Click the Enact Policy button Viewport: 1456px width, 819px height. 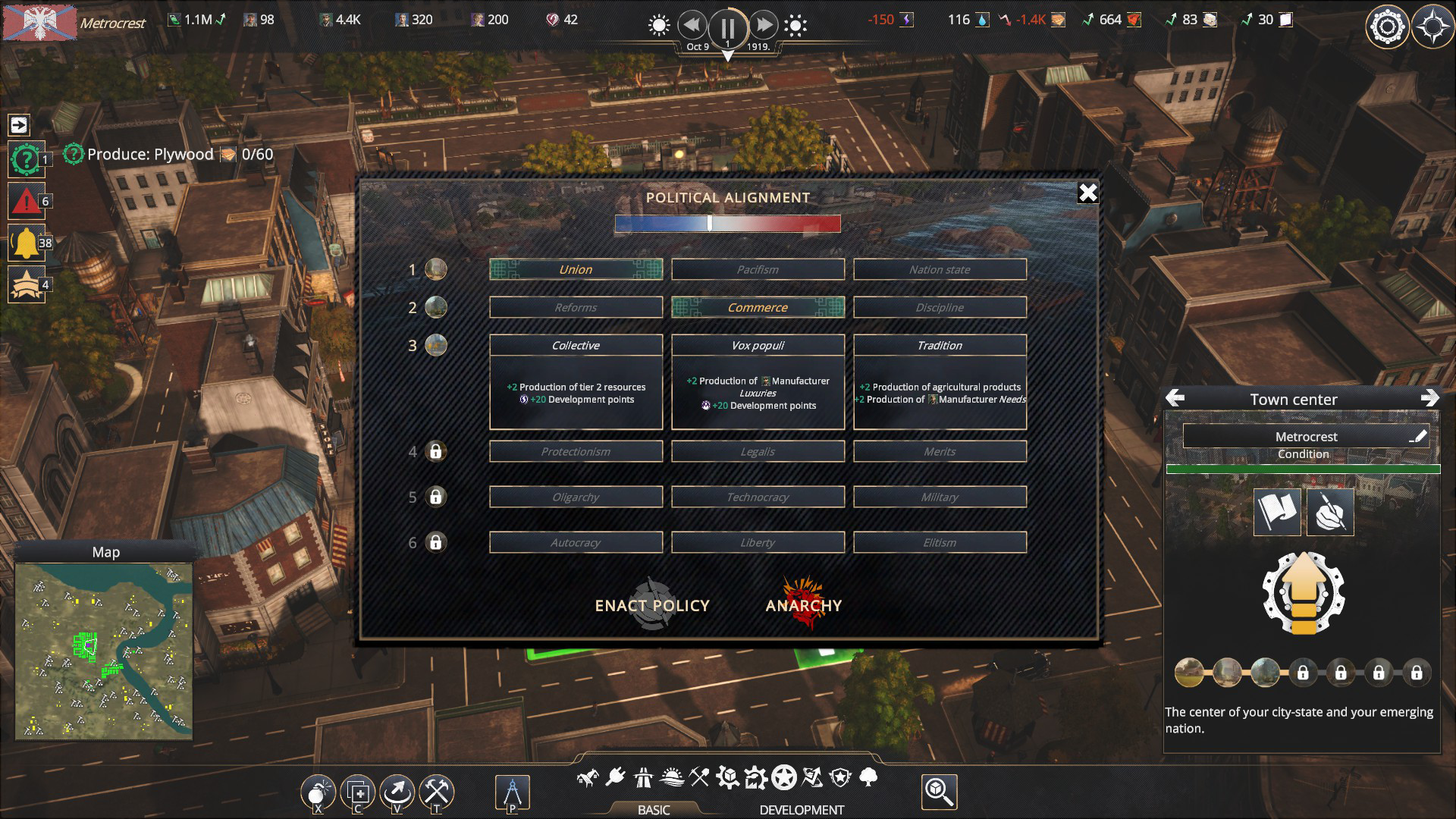coord(652,605)
